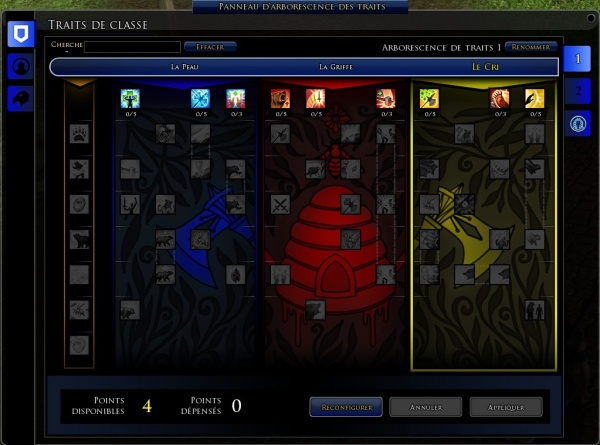Image resolution: width=600 pixels, height=445 pixels.
Task: Pick the first red tree trait icon
Action: pos(280,98)
